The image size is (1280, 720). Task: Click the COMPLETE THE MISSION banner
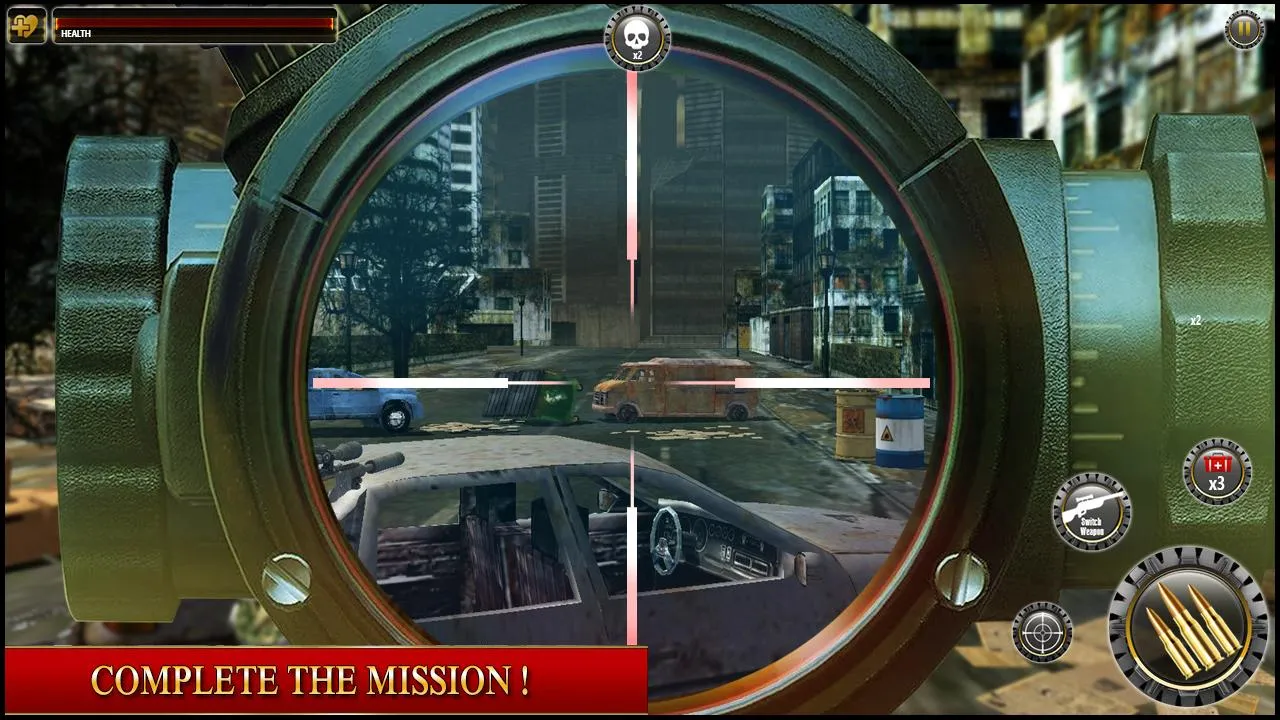pyautogui.click(x=311, y=683)
